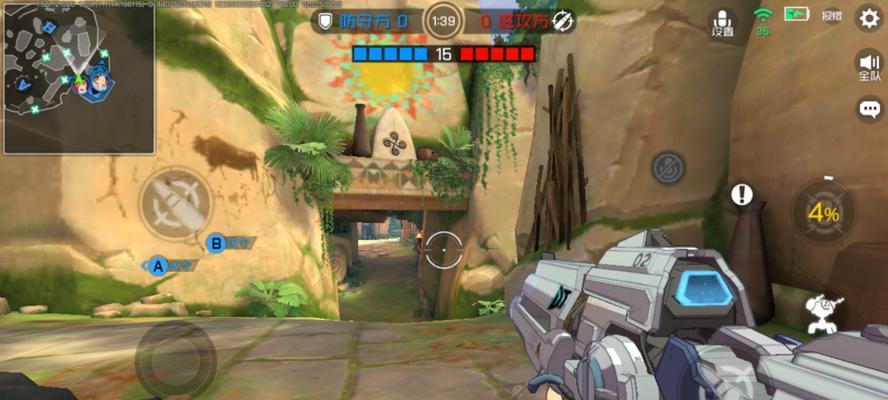Tap the microphone voice settings button

(722, 23)
